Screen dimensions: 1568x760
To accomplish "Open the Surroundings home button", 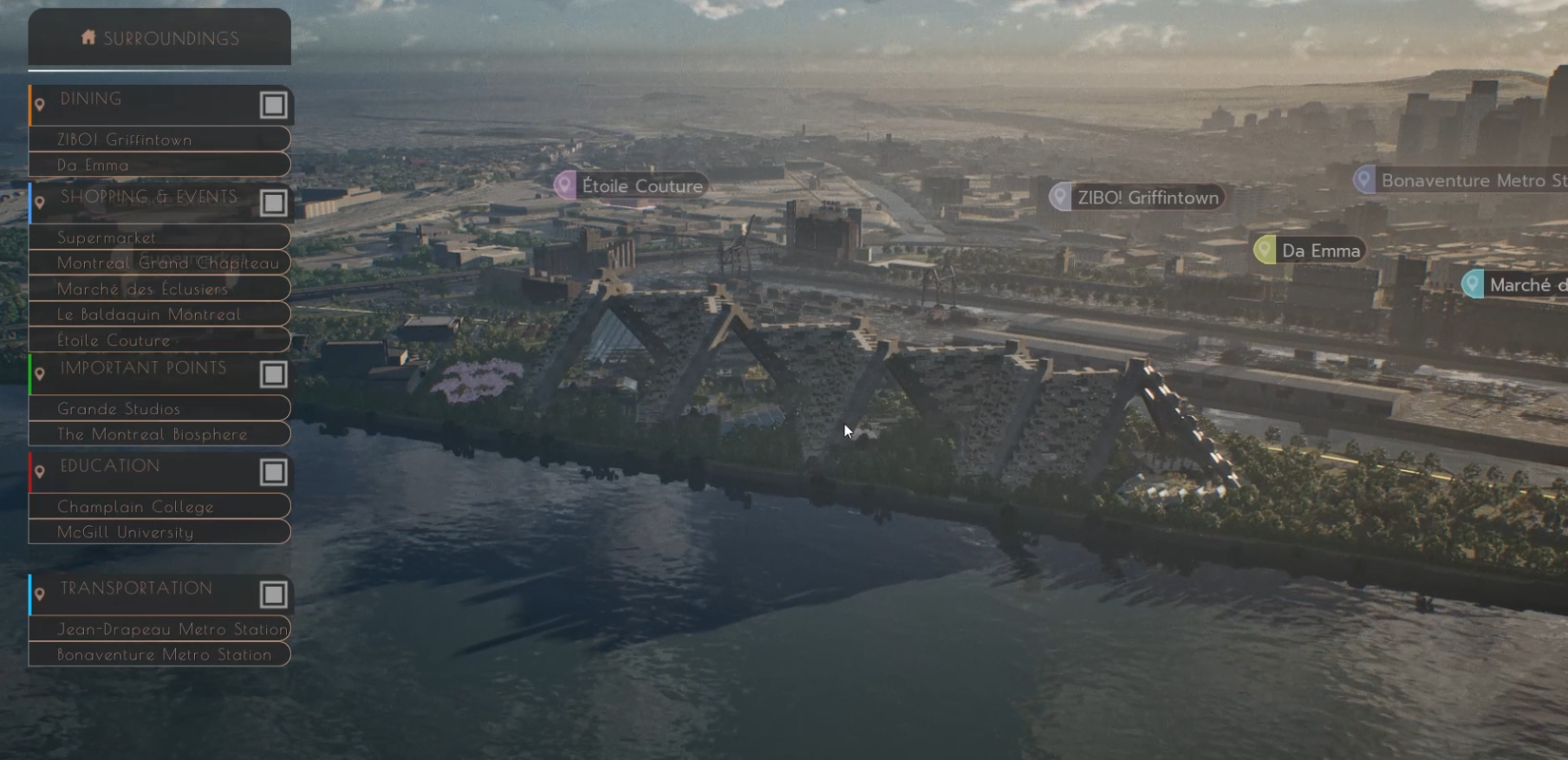I will (159, 38).
